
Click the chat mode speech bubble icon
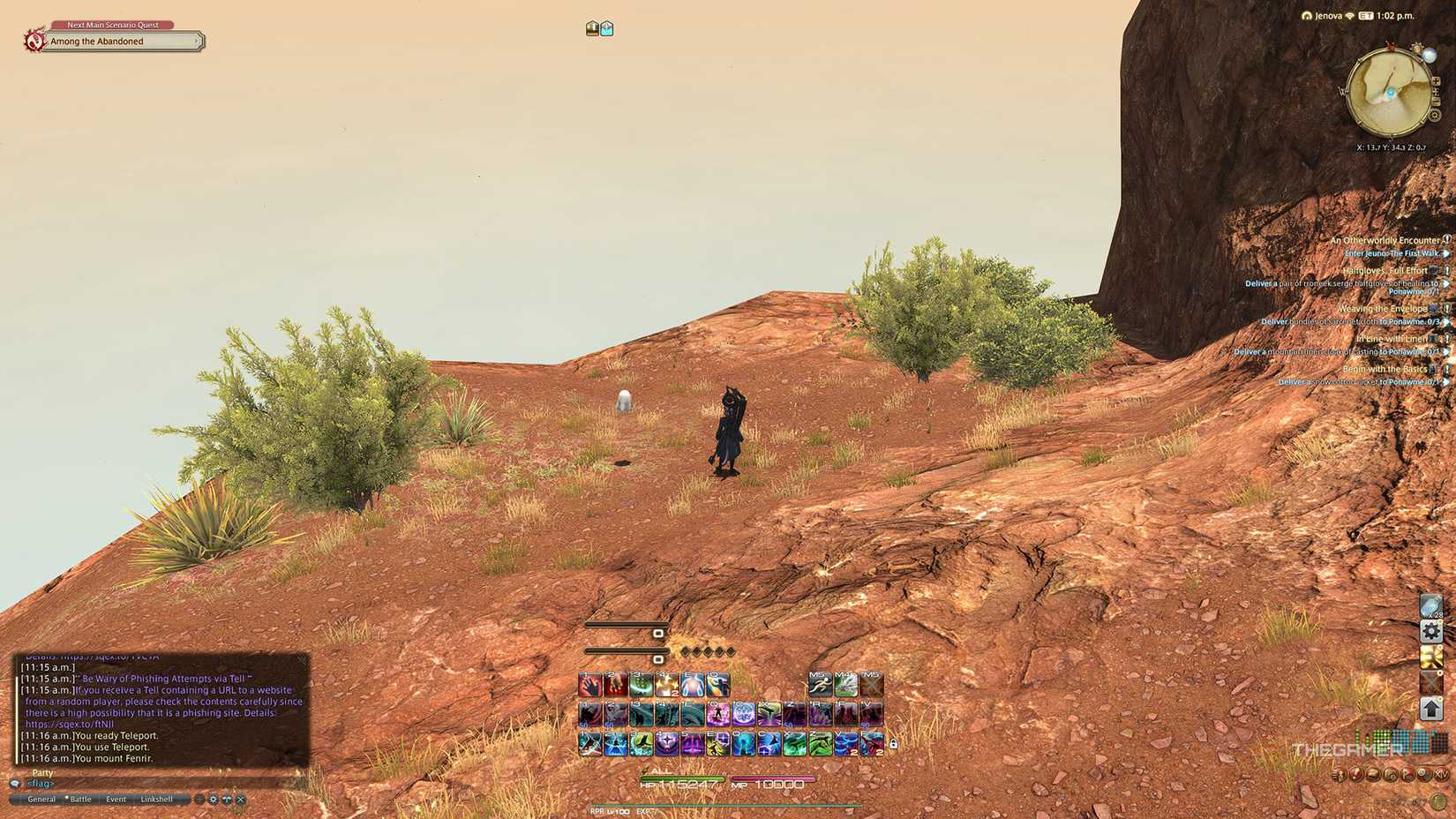tap(15, 785)
